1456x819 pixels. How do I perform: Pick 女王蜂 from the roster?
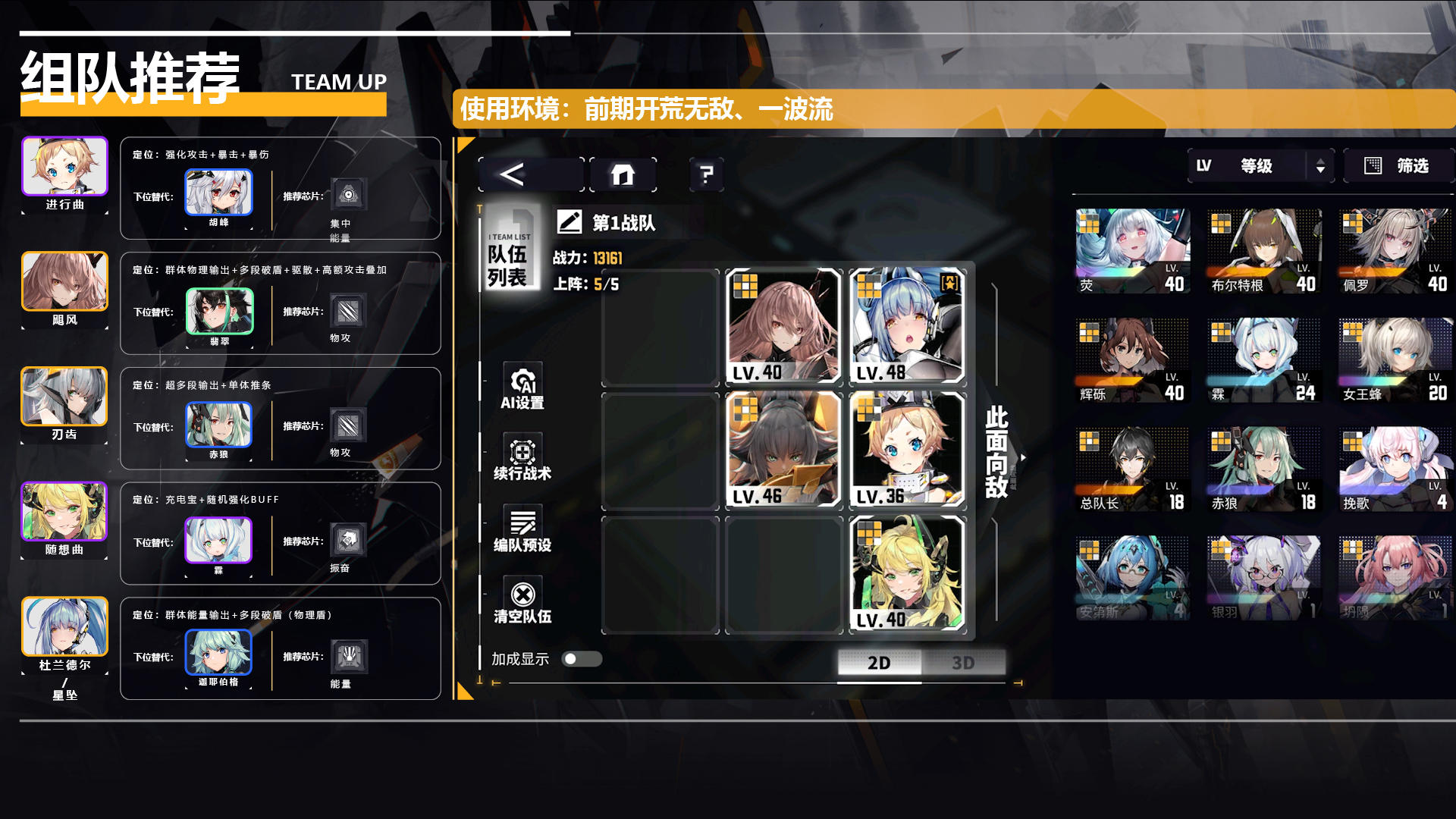(x=1395, y=360)
